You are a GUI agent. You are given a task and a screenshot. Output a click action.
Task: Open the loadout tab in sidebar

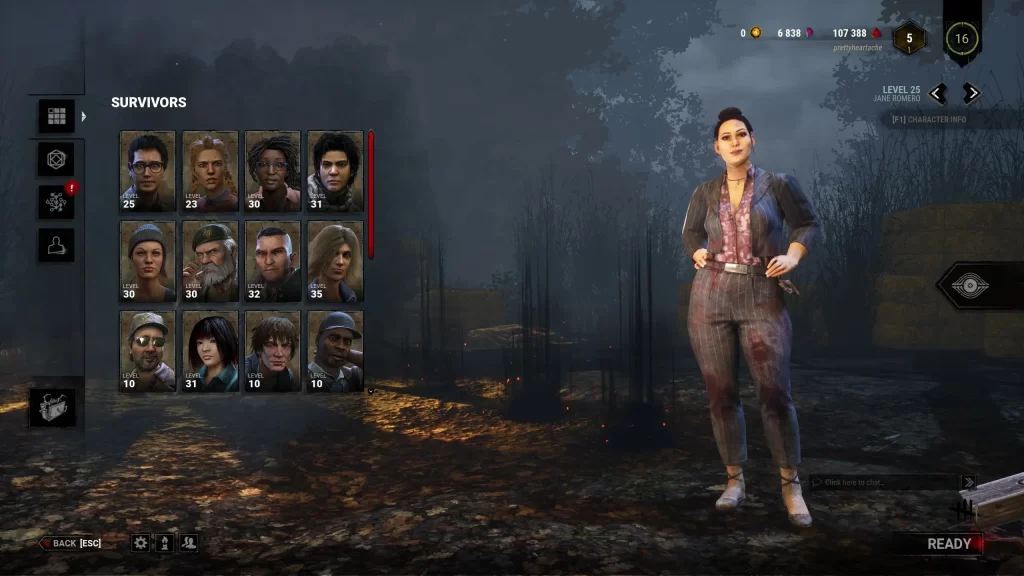click(56, 159)
